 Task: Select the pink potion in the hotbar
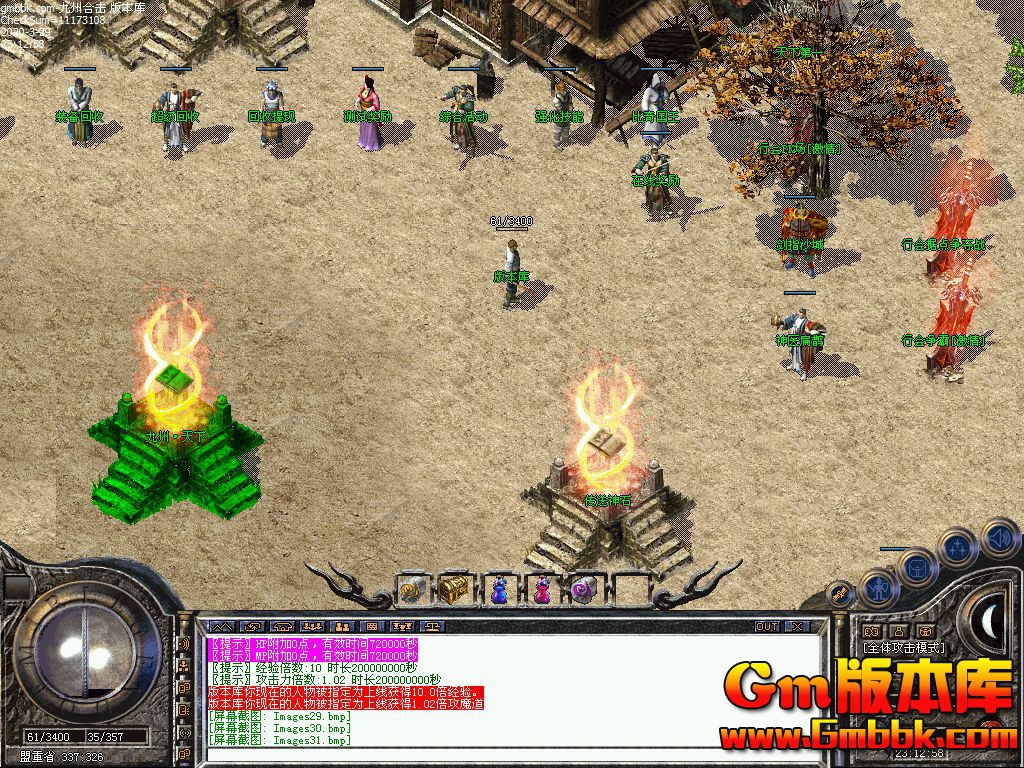541,590
